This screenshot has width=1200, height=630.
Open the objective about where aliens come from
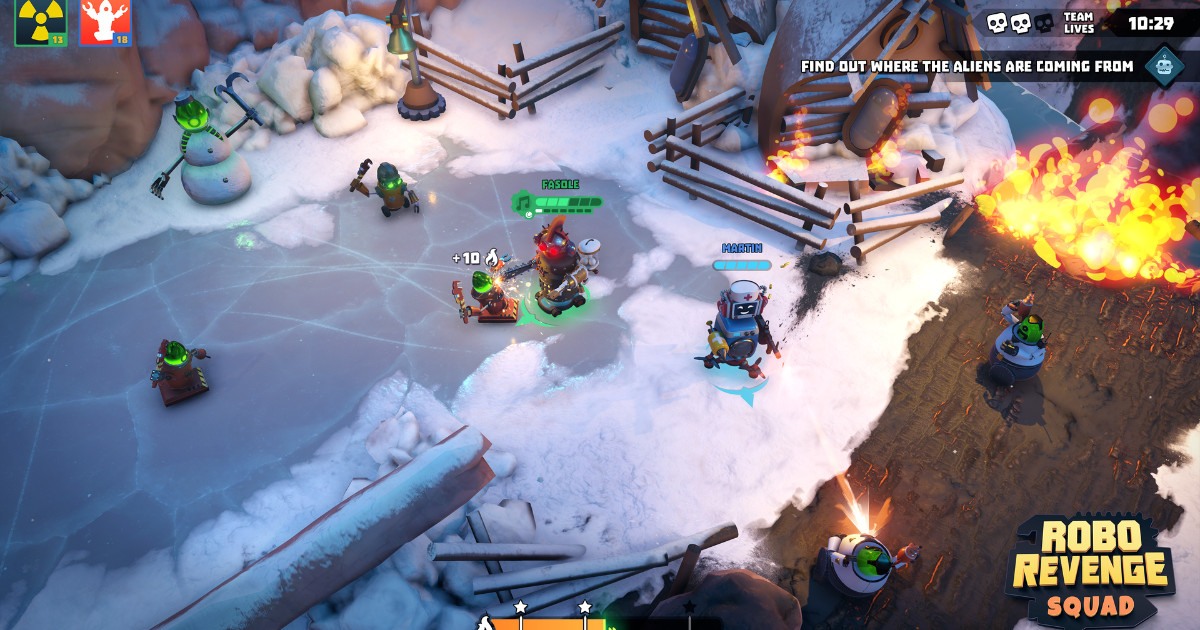[x=967, y=67]
